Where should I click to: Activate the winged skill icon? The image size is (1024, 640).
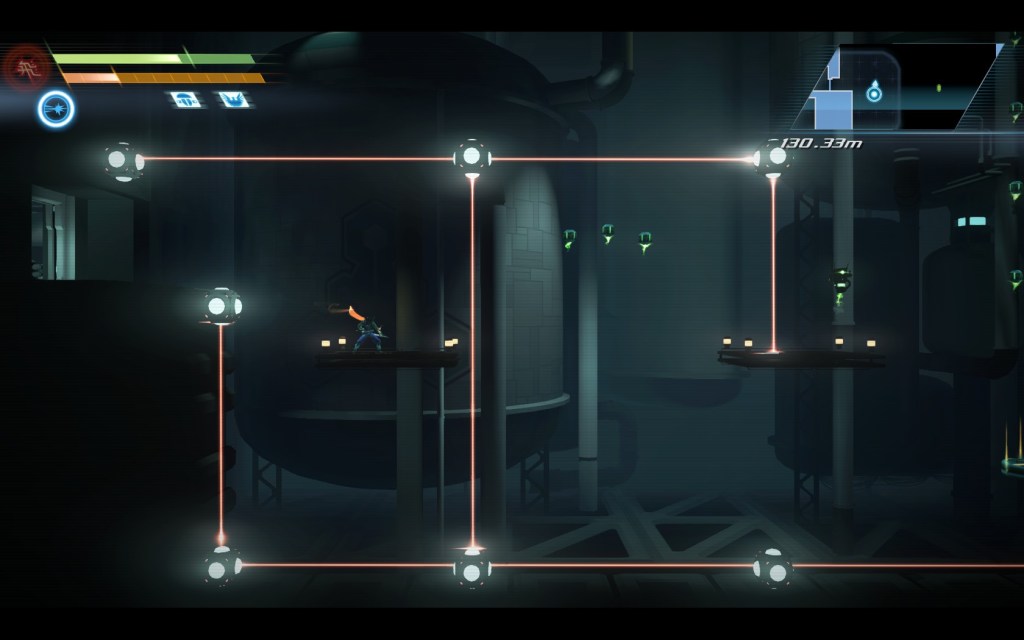[x=232, y=99]
